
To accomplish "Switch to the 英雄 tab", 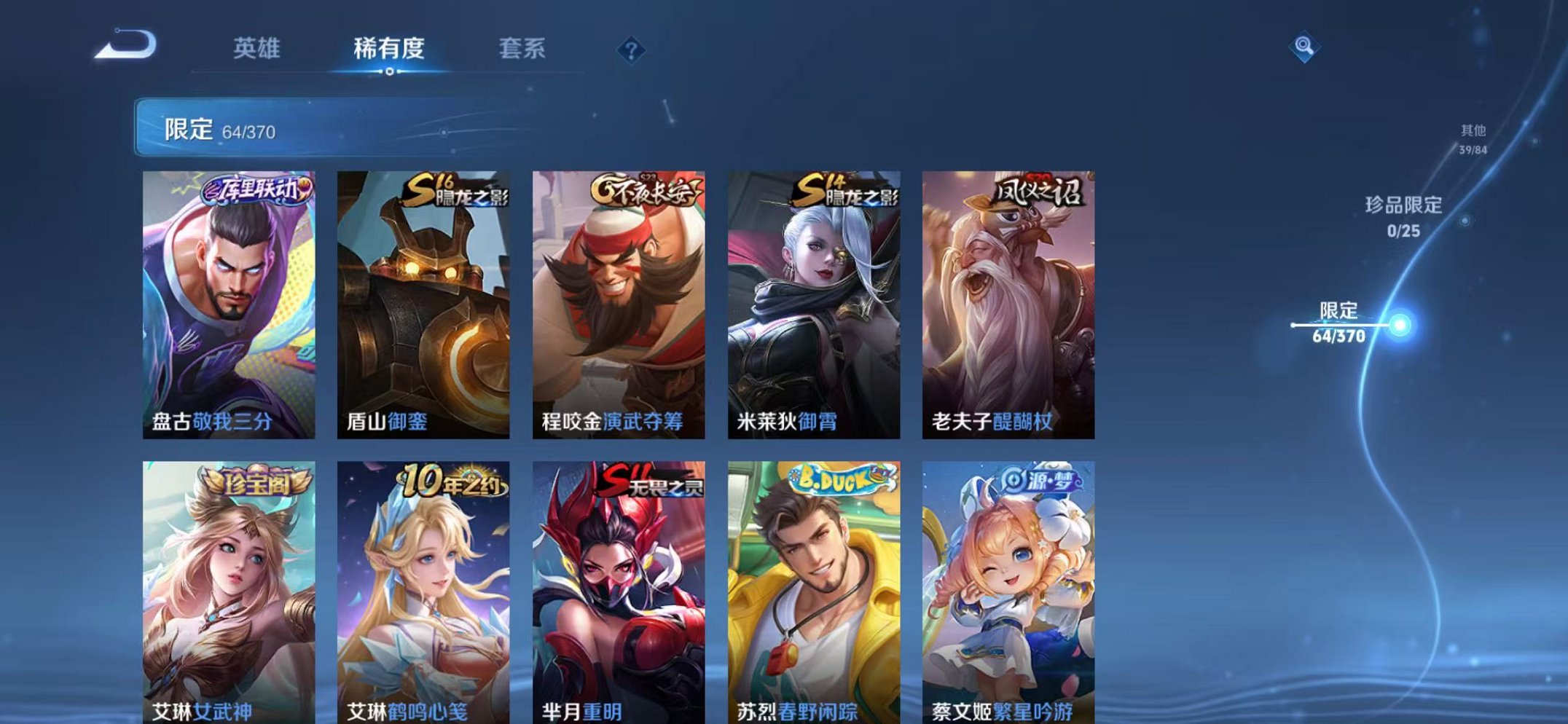I will point(259,49).
